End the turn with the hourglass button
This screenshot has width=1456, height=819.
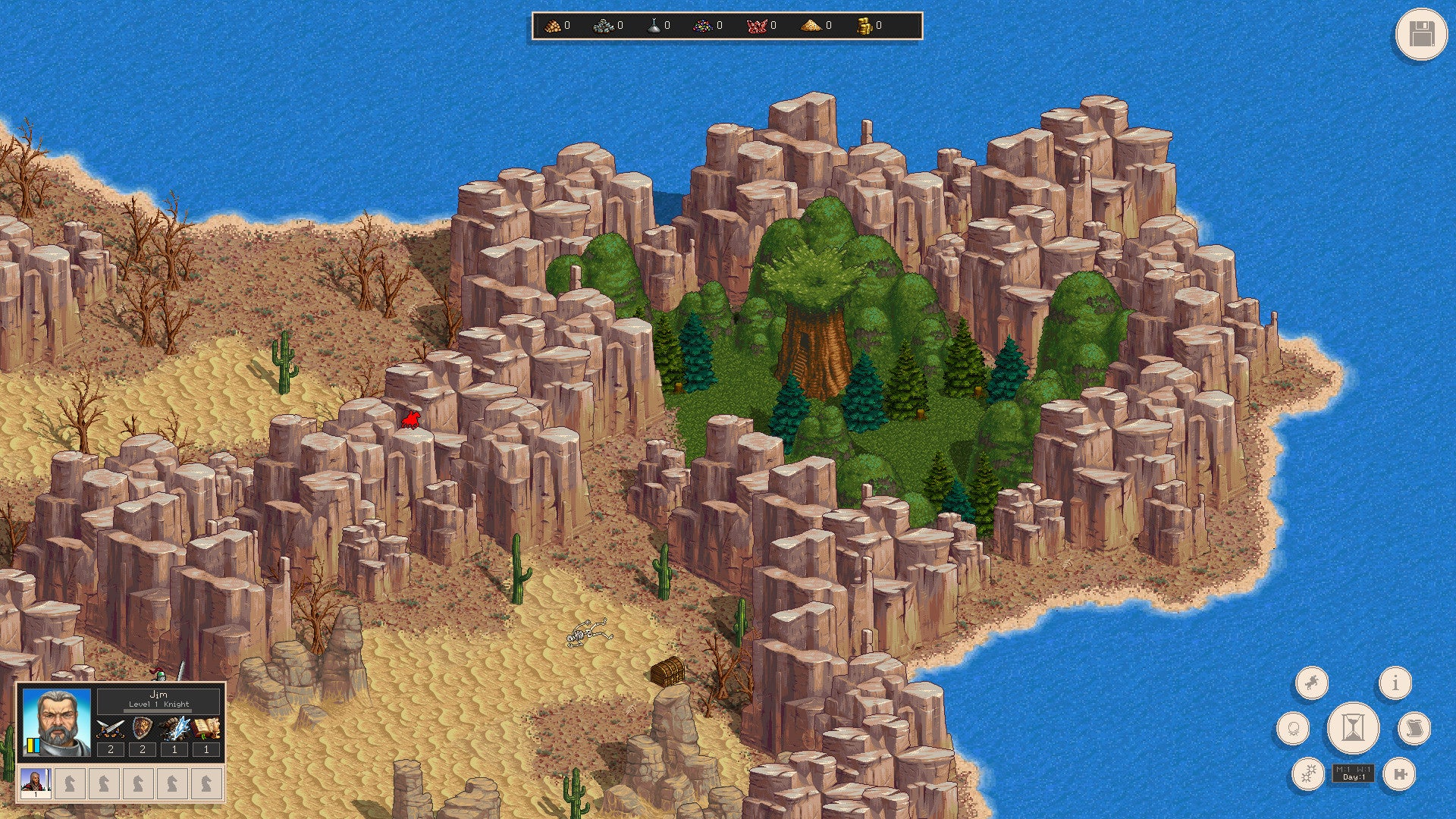[x=1352, y=728]
